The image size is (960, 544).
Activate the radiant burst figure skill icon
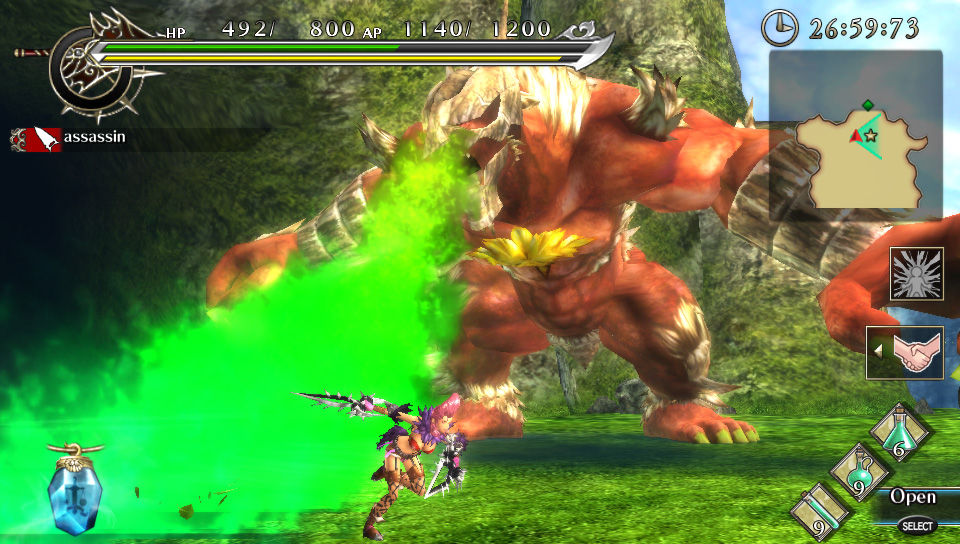916,274
